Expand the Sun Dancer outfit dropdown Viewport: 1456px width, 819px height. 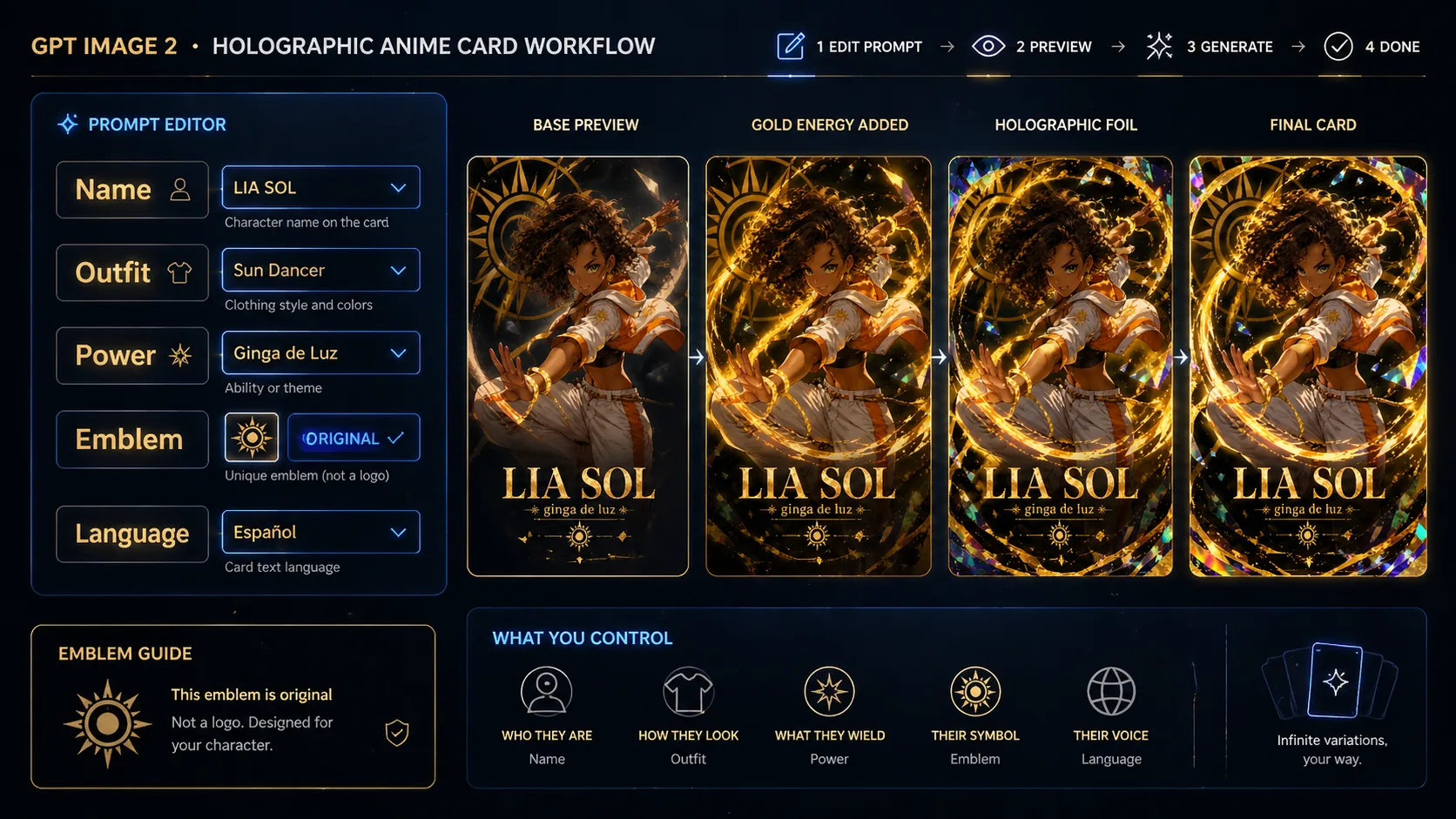coord(320,270)
